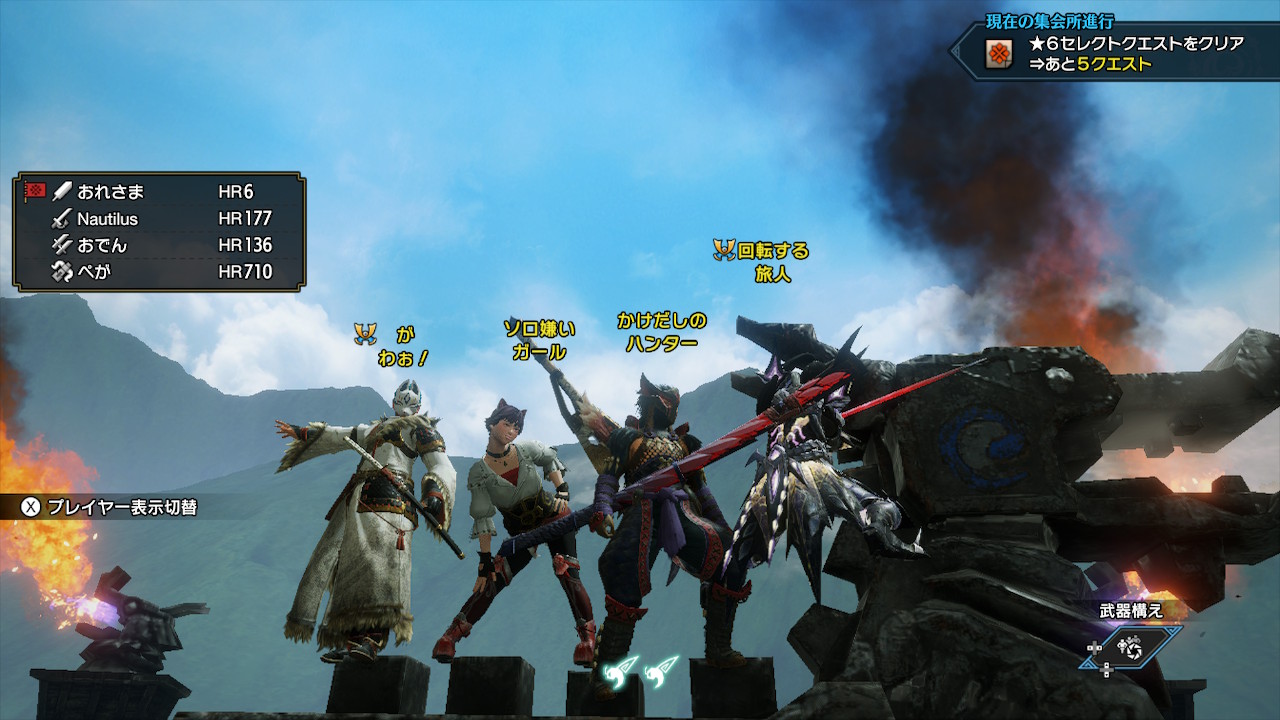Select player おれさま in the party list
Image resolution: width=1280 pixels, height=720 pixels.
[x=110, y=191]
